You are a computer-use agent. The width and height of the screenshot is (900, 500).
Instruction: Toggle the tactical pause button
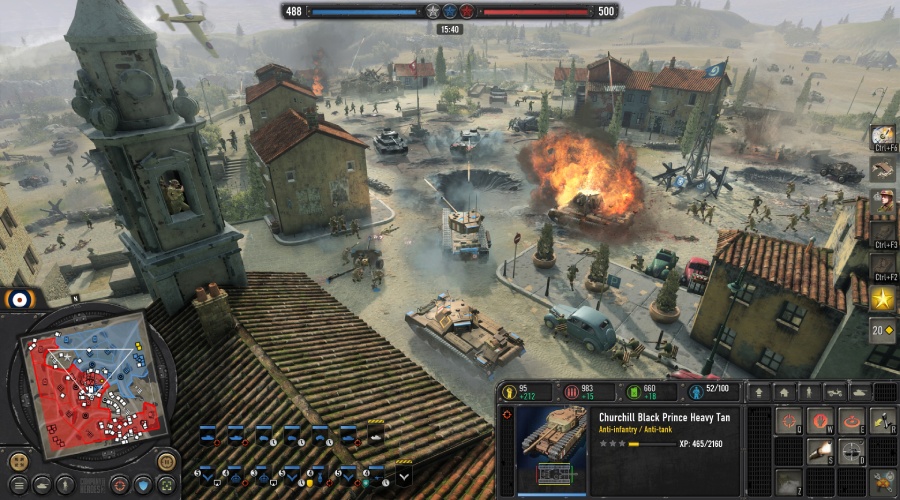point(167,461)
